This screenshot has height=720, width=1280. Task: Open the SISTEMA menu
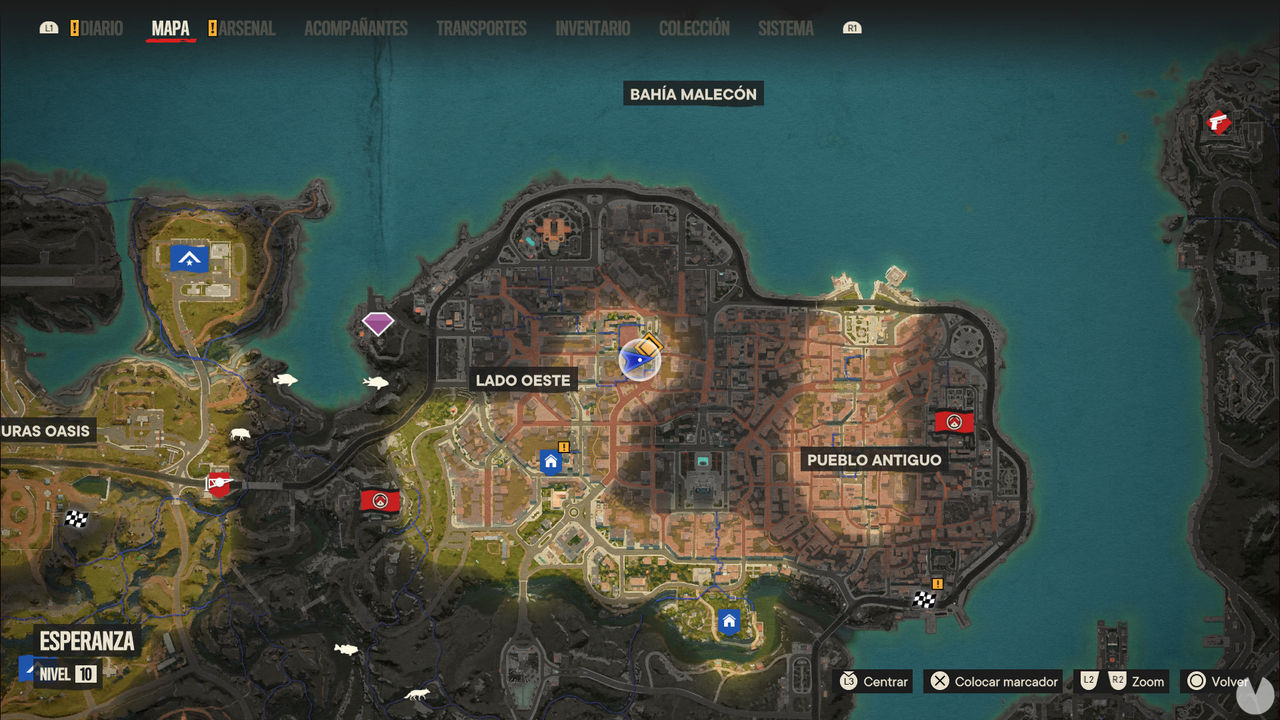pos(785,28)
